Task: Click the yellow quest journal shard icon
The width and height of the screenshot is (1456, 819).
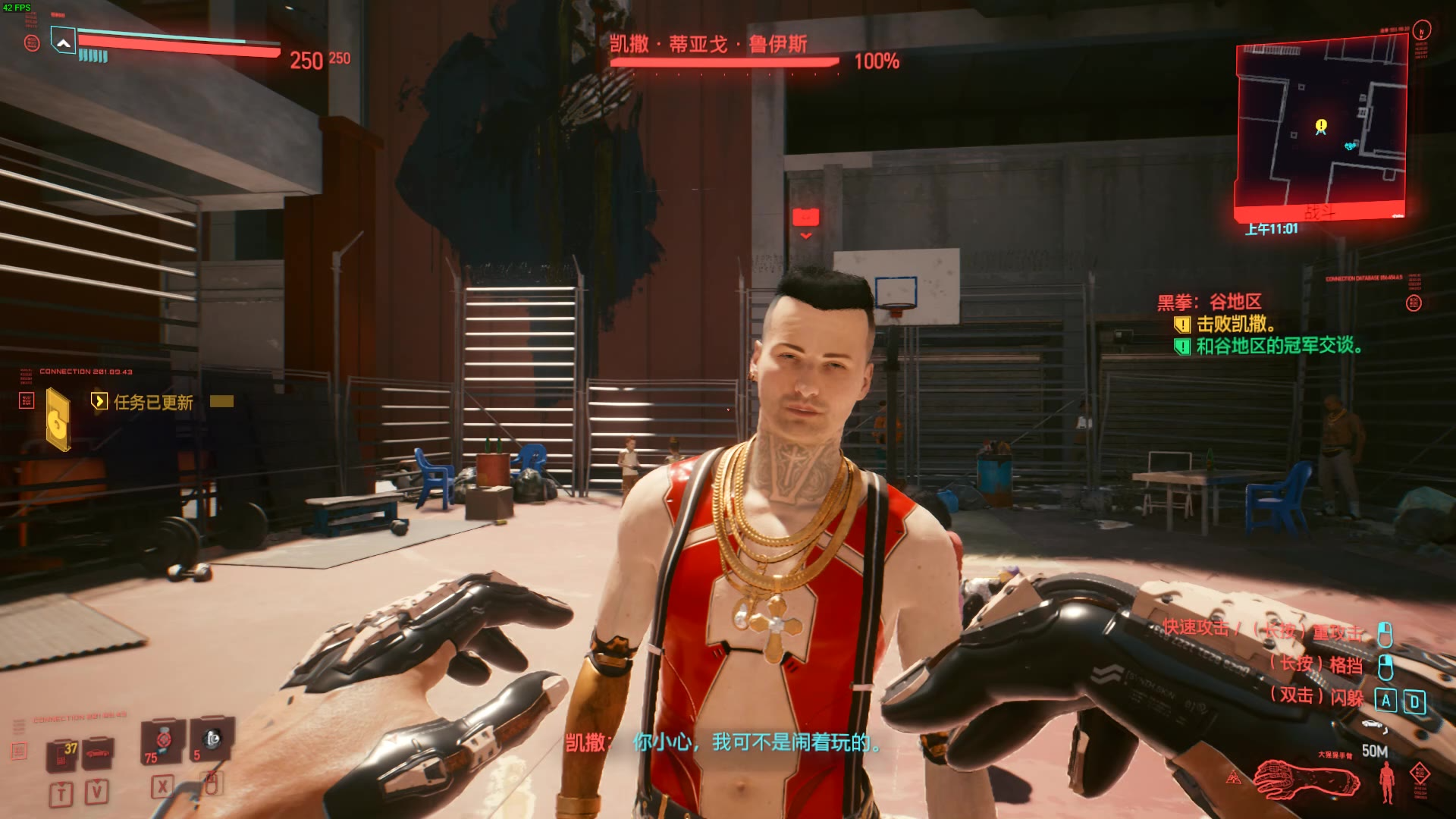Action: pyautogui.click(x=58, y=419)
